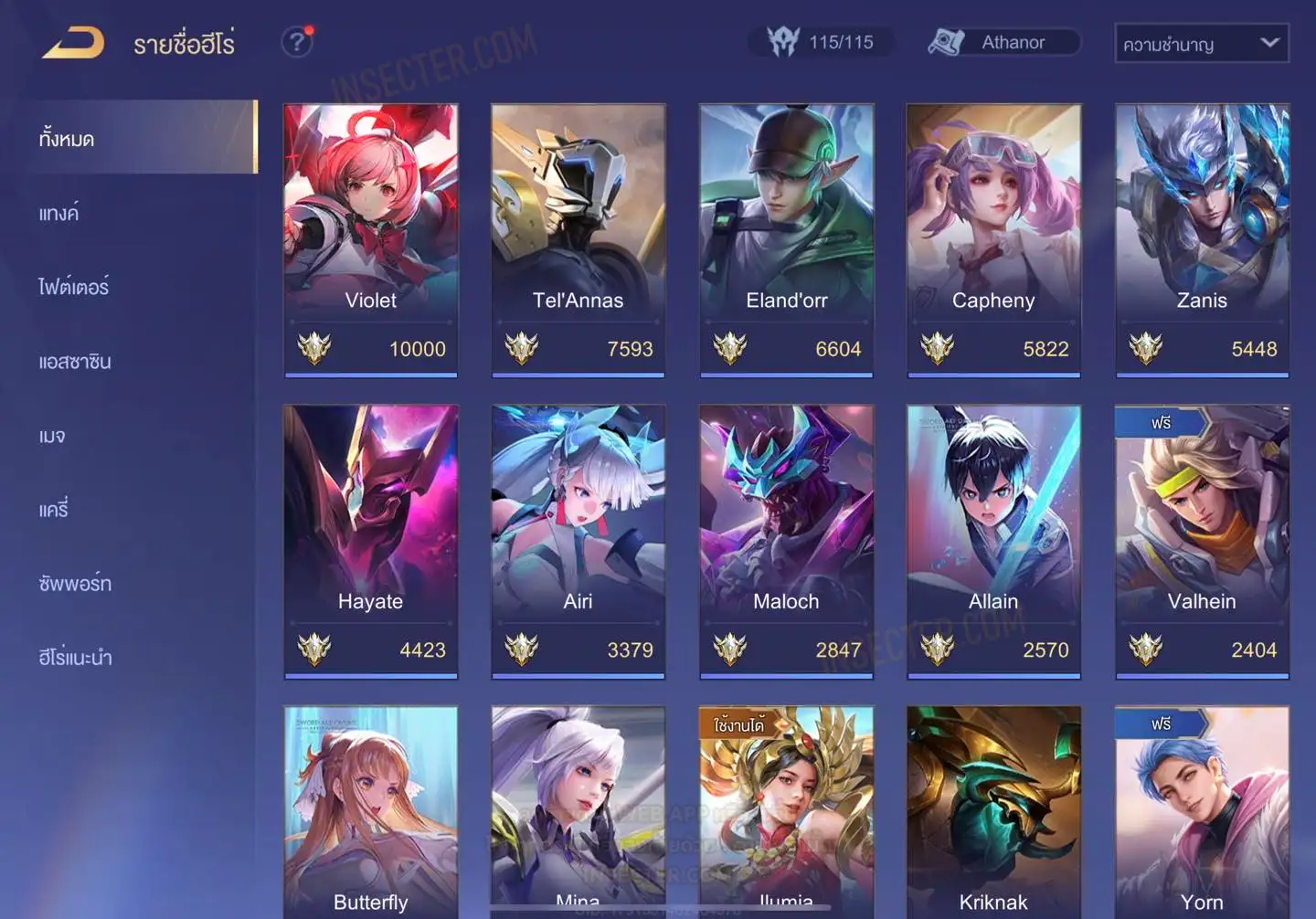Choose the Tel'Annas hero card
1316x919 pixels.
[578, 239]
